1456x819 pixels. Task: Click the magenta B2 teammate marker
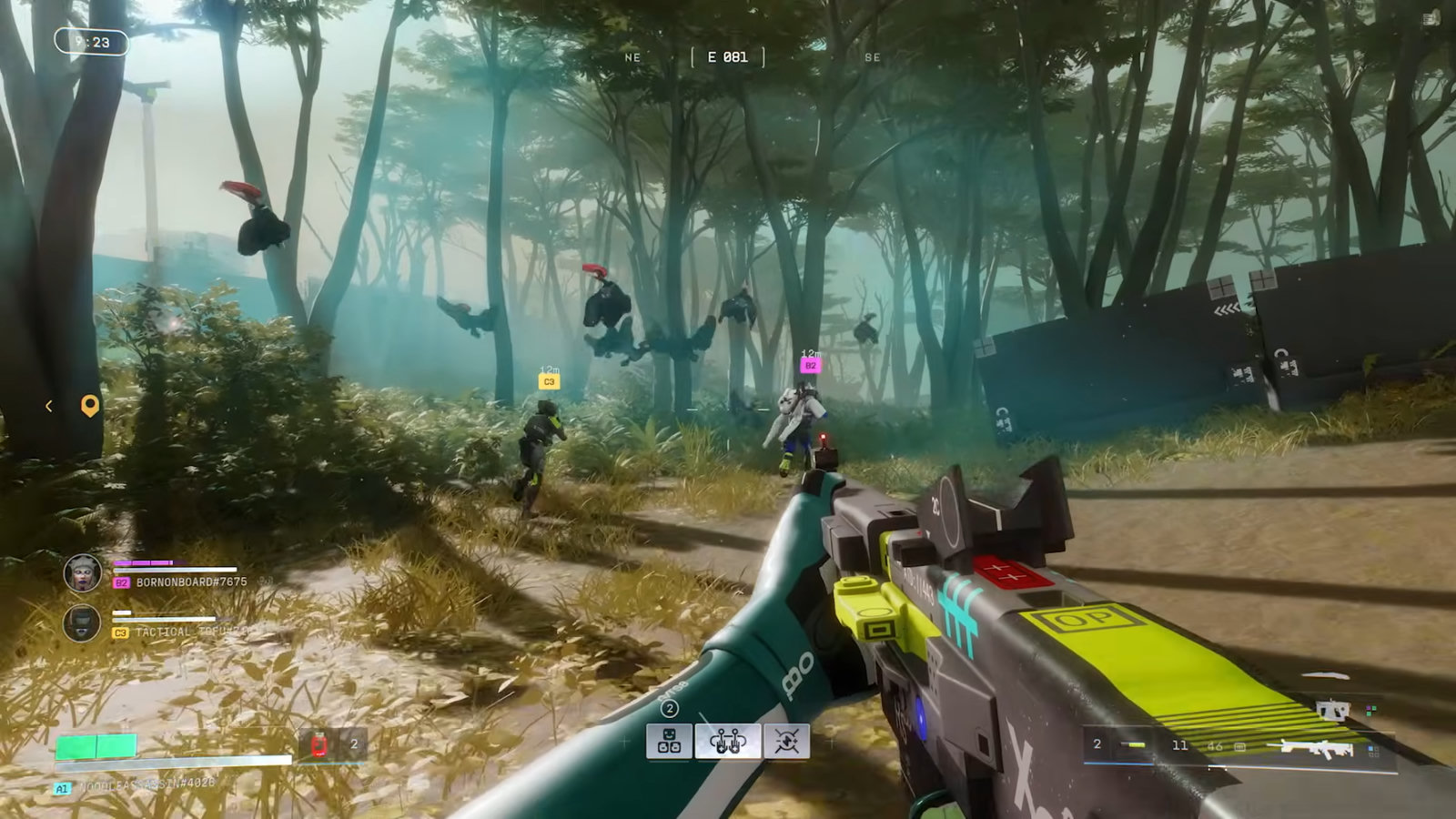click(810, 366)
